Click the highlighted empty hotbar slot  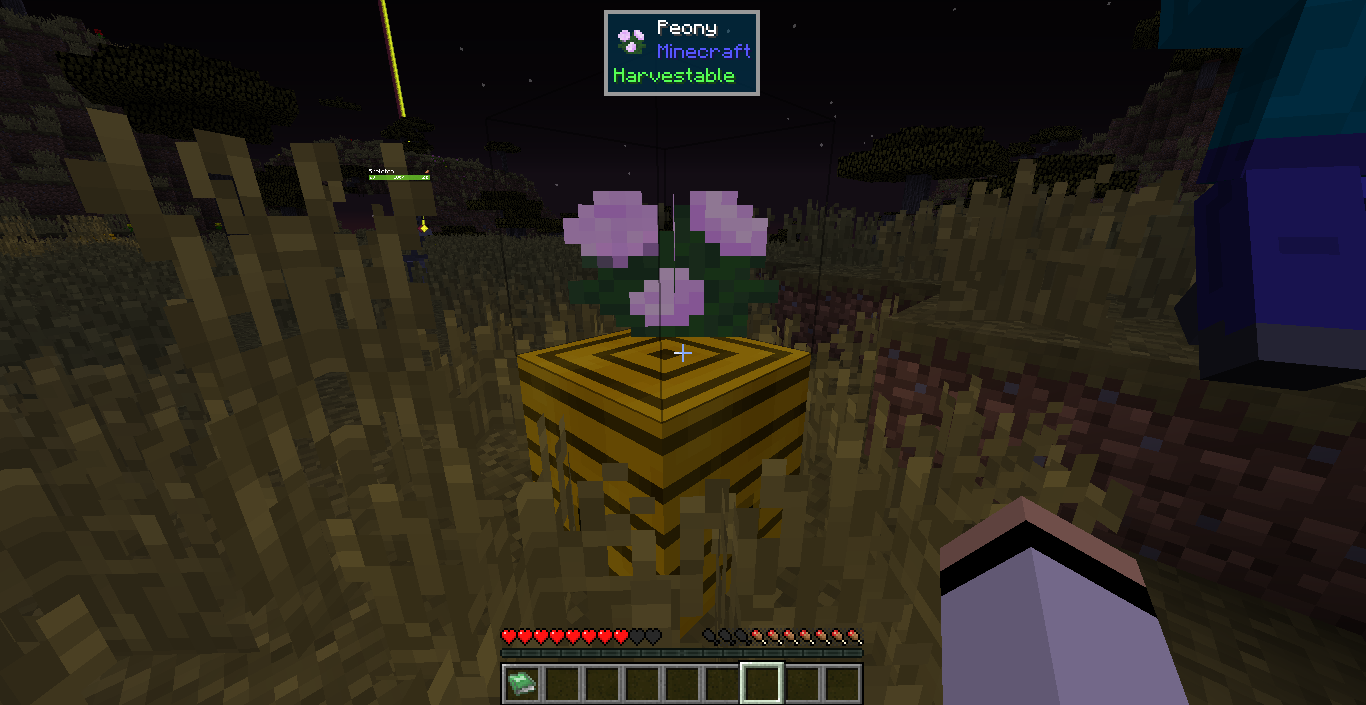tap(762, 684)
